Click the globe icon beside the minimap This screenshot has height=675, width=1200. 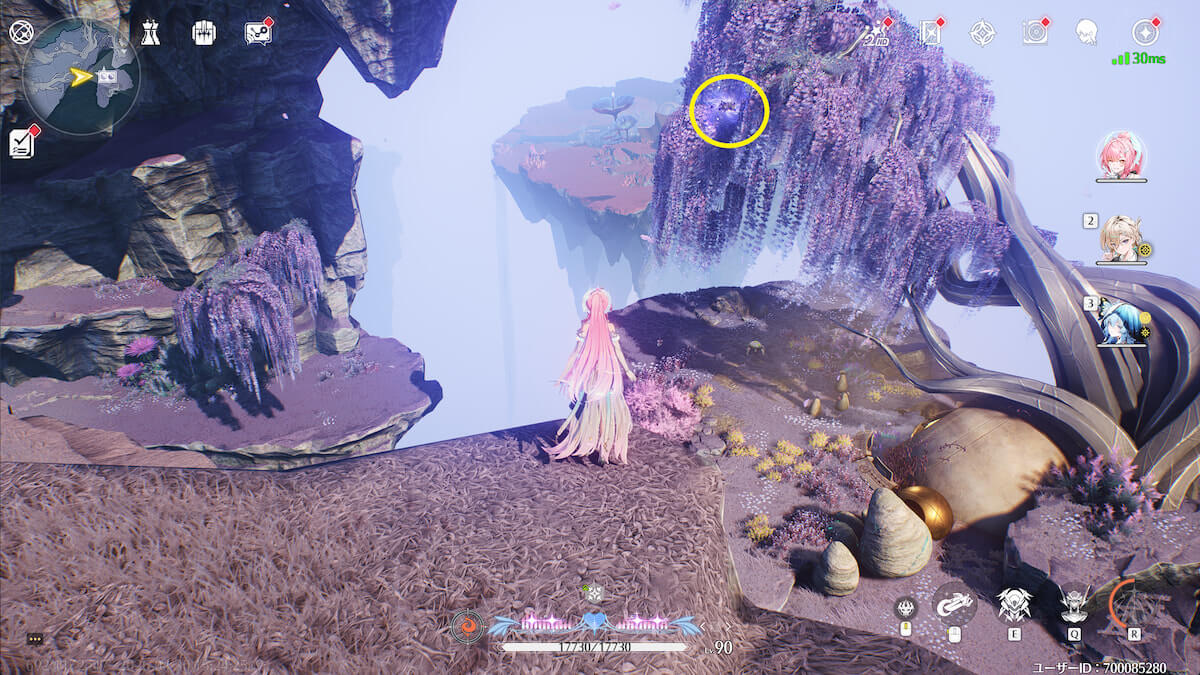click(x=20, y=32)
